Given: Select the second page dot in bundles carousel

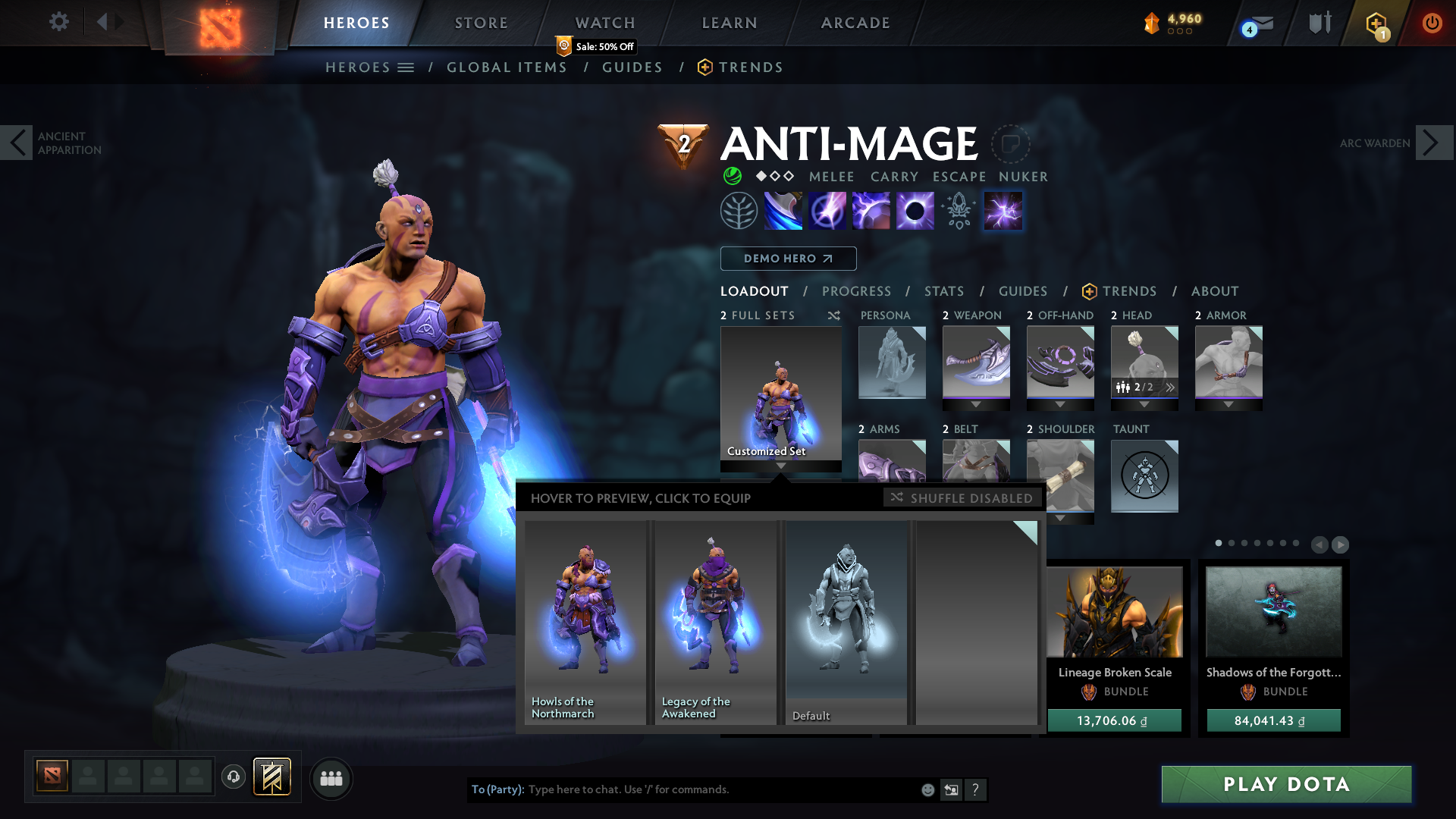Looking at the screenshot, I should pyautogui.click(x=1230, y=544).
